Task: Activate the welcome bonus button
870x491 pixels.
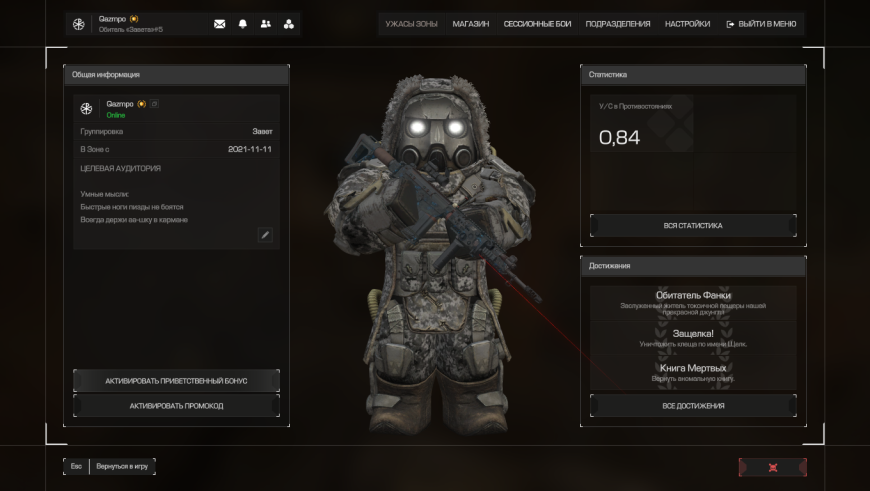Action: point(176,381)
